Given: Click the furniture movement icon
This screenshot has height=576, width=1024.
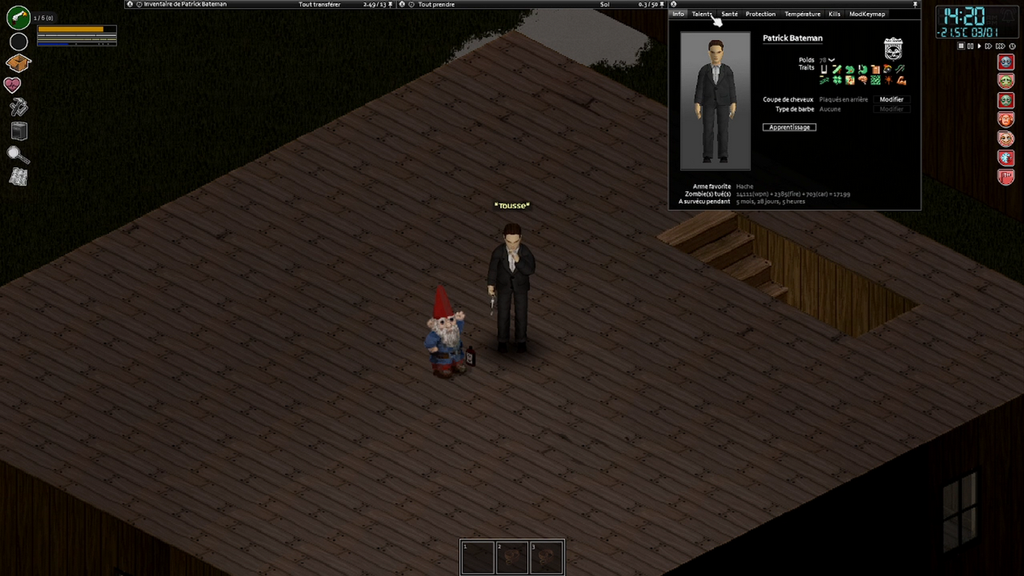Looking at the screenshot, I should pyautogui.click(x=18, y=130).
